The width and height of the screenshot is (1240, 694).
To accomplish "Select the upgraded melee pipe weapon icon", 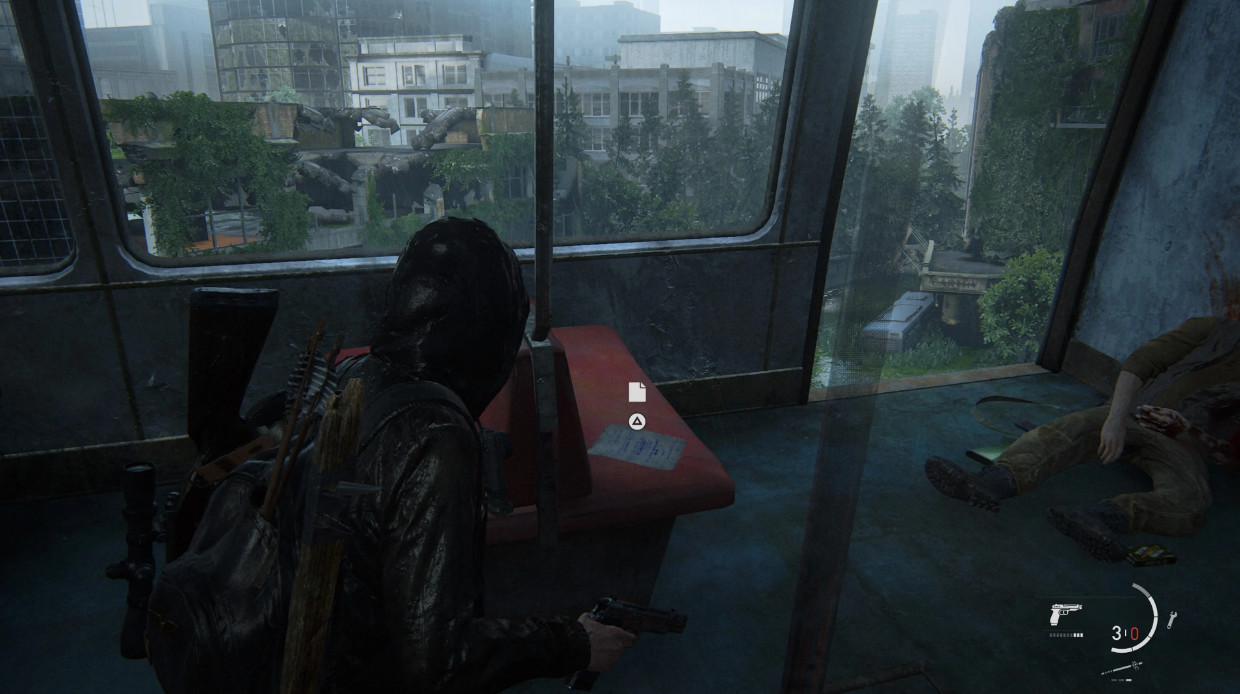I will coord(1121,669).
